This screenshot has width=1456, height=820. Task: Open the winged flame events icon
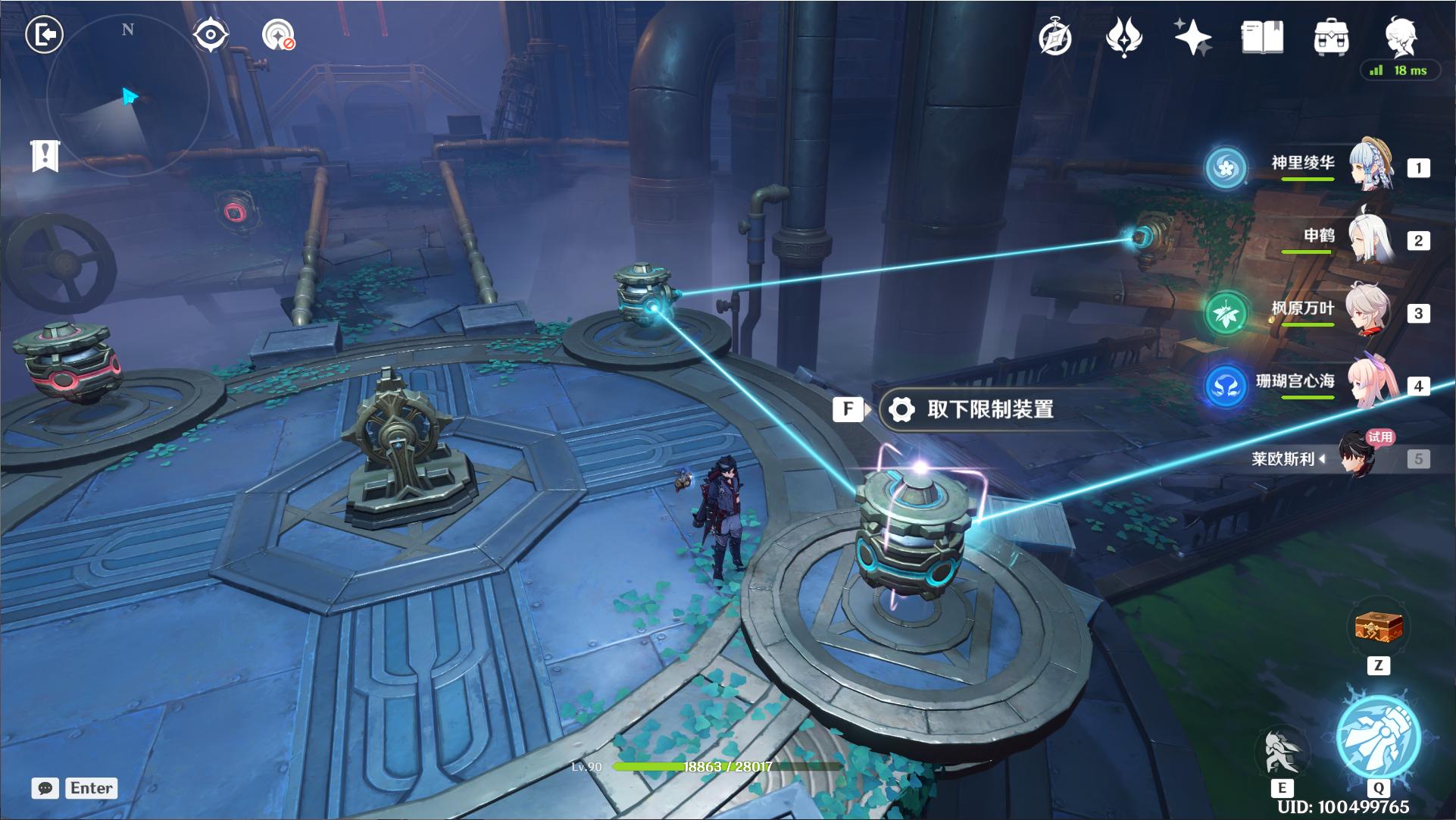pyautogui.click(x=1124, y=37)
